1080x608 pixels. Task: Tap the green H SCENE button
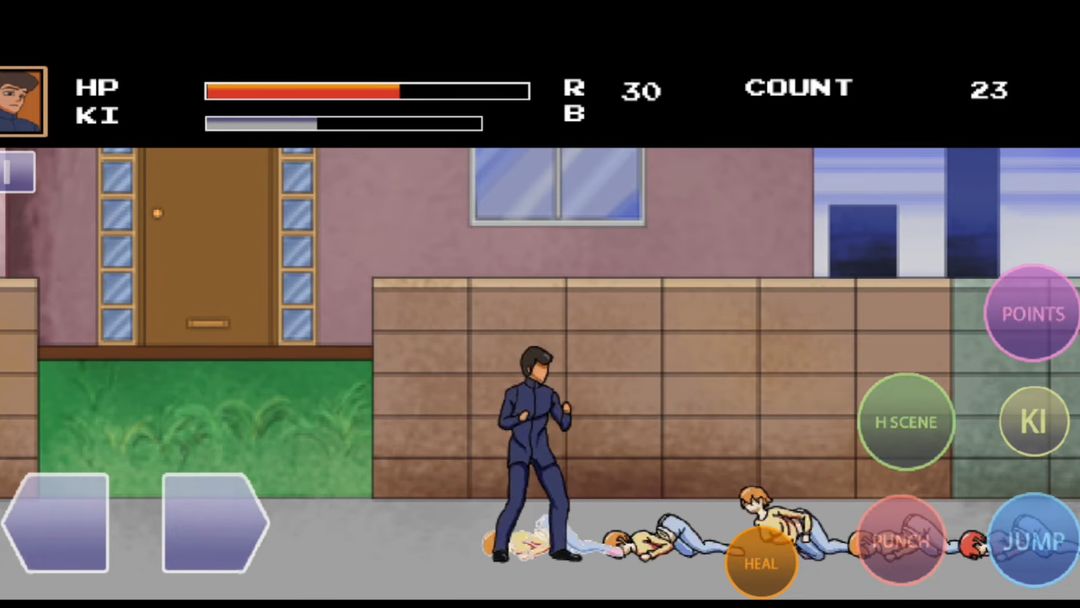pyautogui.click(x=906, y=422)
